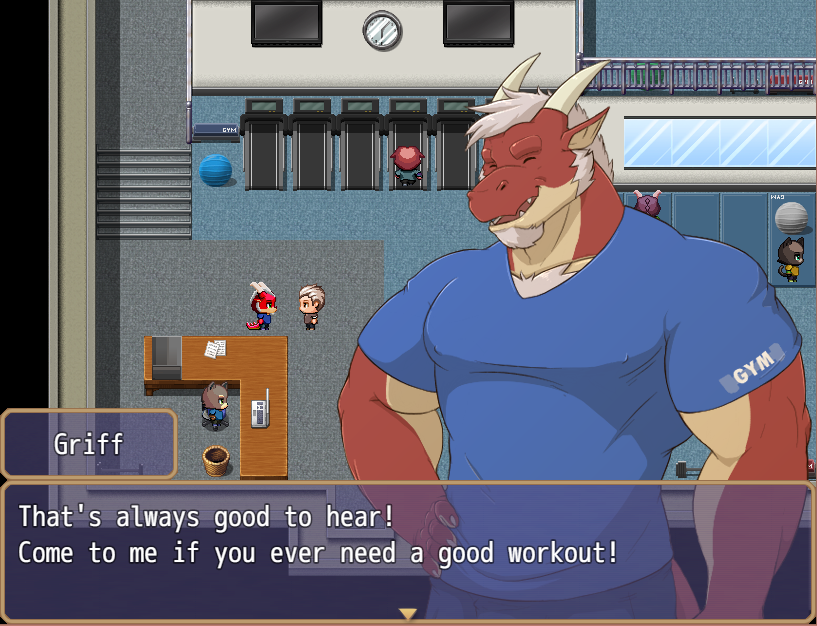This screenshot has height=626, width=817.
Task: Click the dialogue continue arrow indicator
Action: pos(407,613)
